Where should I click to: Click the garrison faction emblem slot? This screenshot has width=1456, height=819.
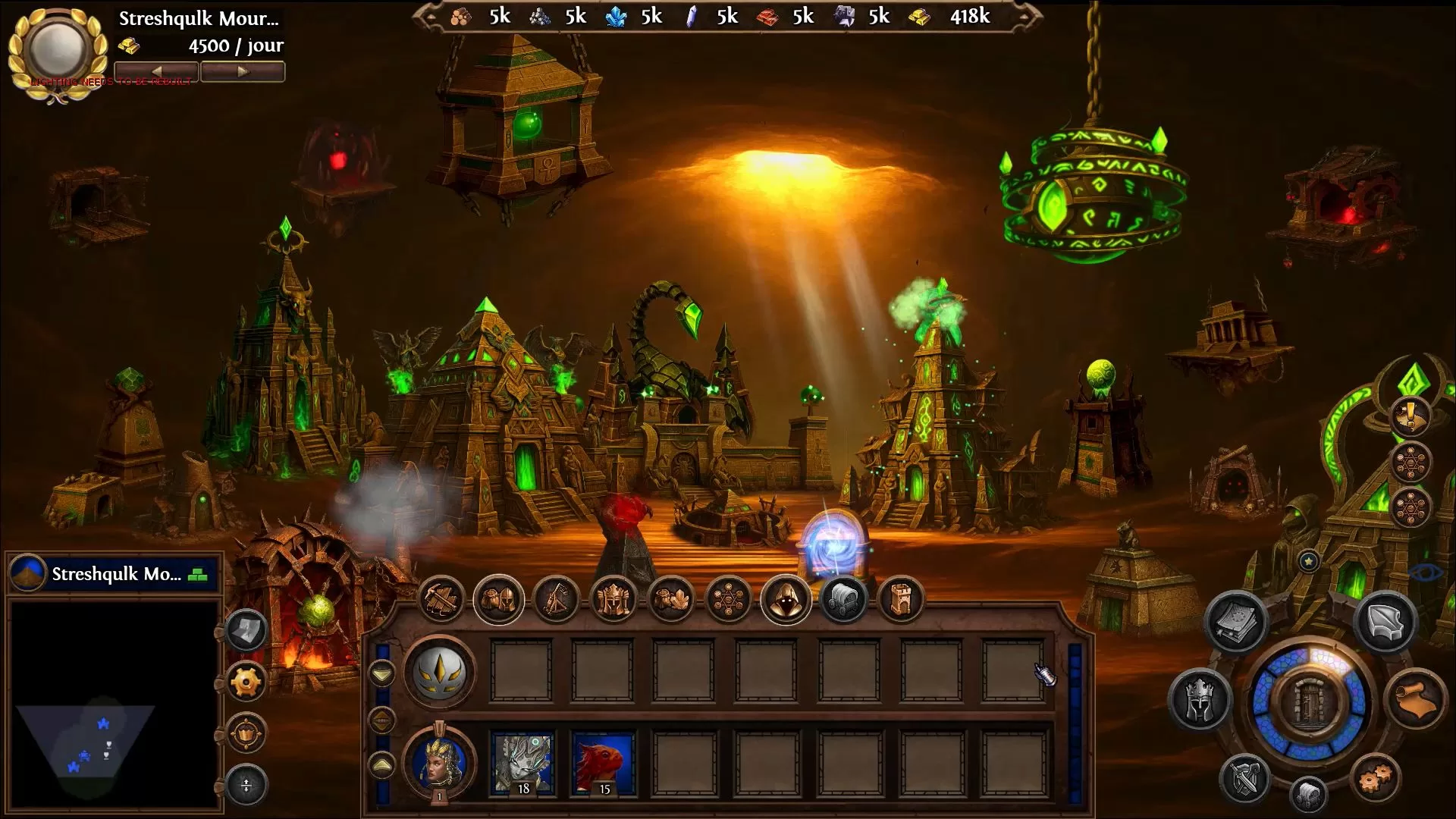pos(440,671)
